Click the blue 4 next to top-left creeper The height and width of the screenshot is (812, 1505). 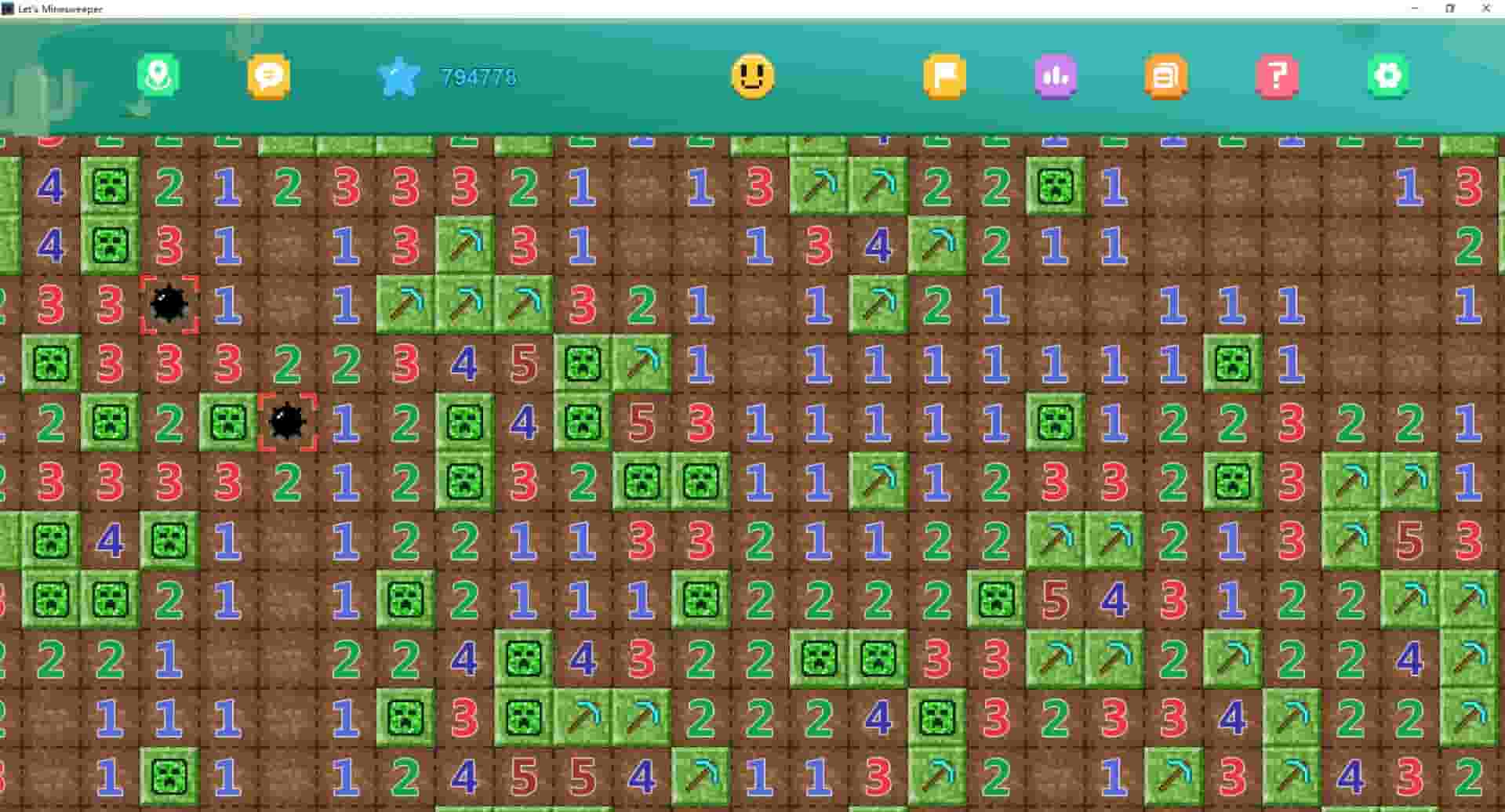[x=50, y=184]
